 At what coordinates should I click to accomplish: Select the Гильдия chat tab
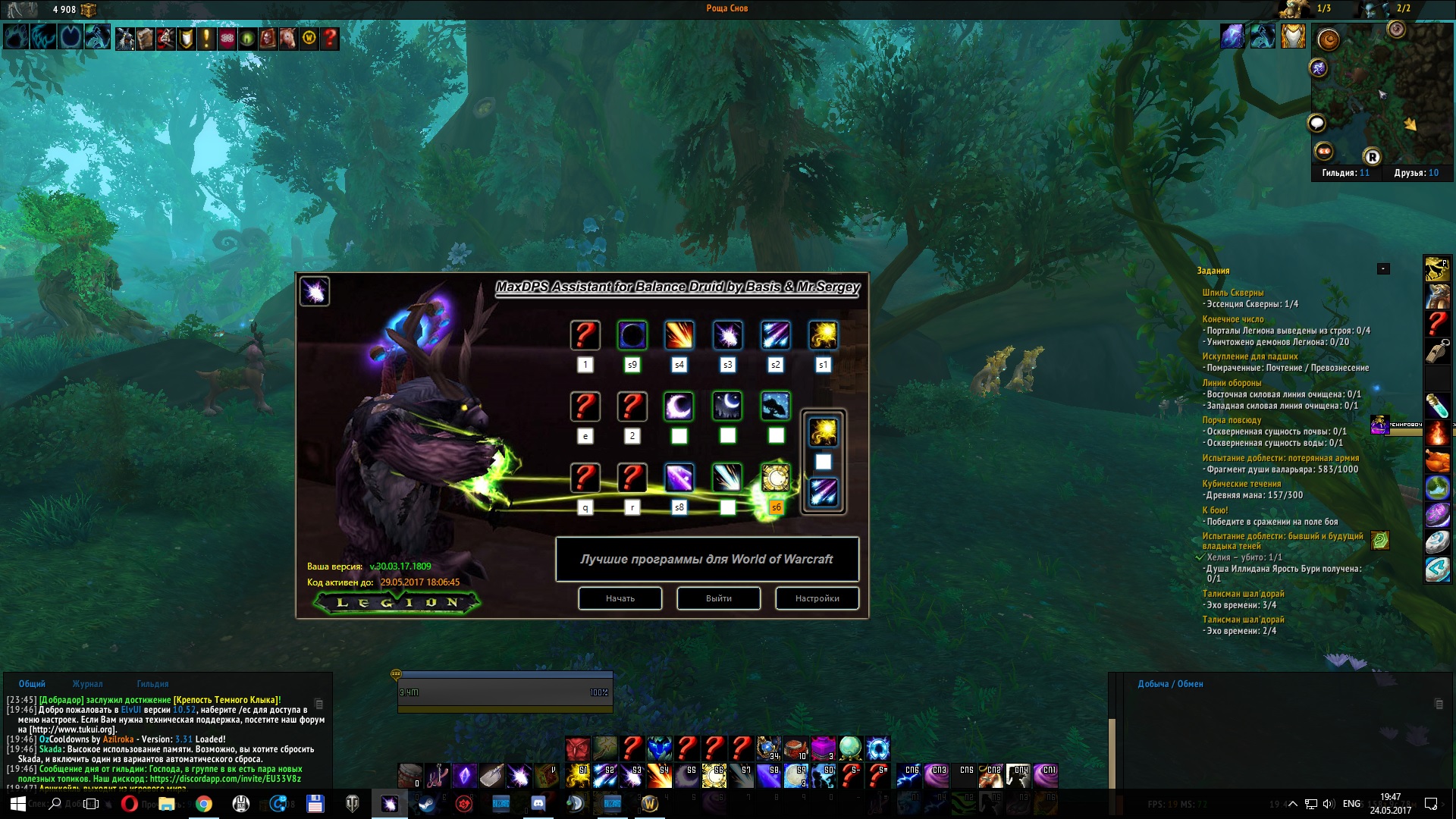click(x=152, y=684)
